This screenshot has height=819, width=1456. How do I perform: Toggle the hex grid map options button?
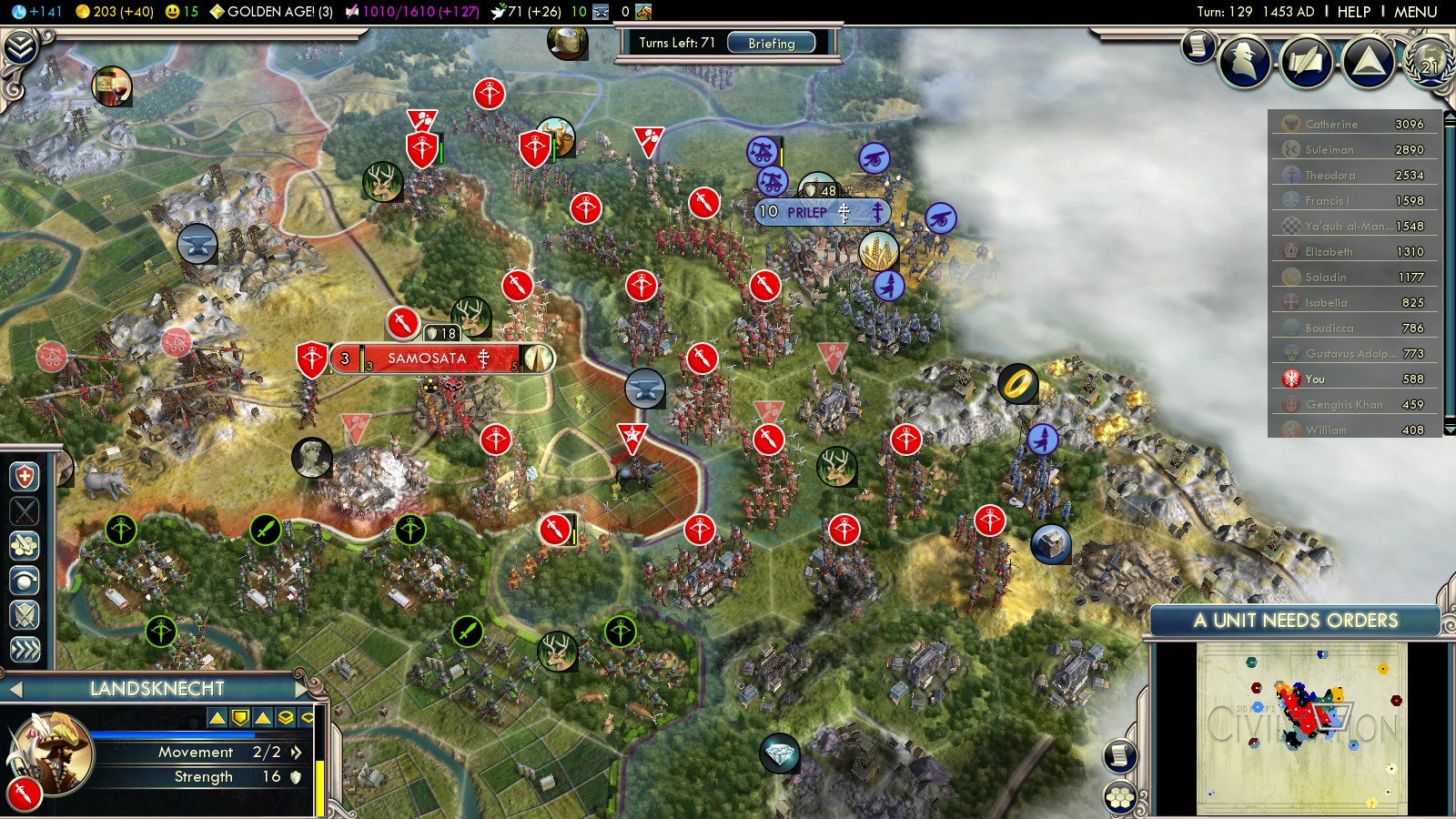(x=1120, y=798)
